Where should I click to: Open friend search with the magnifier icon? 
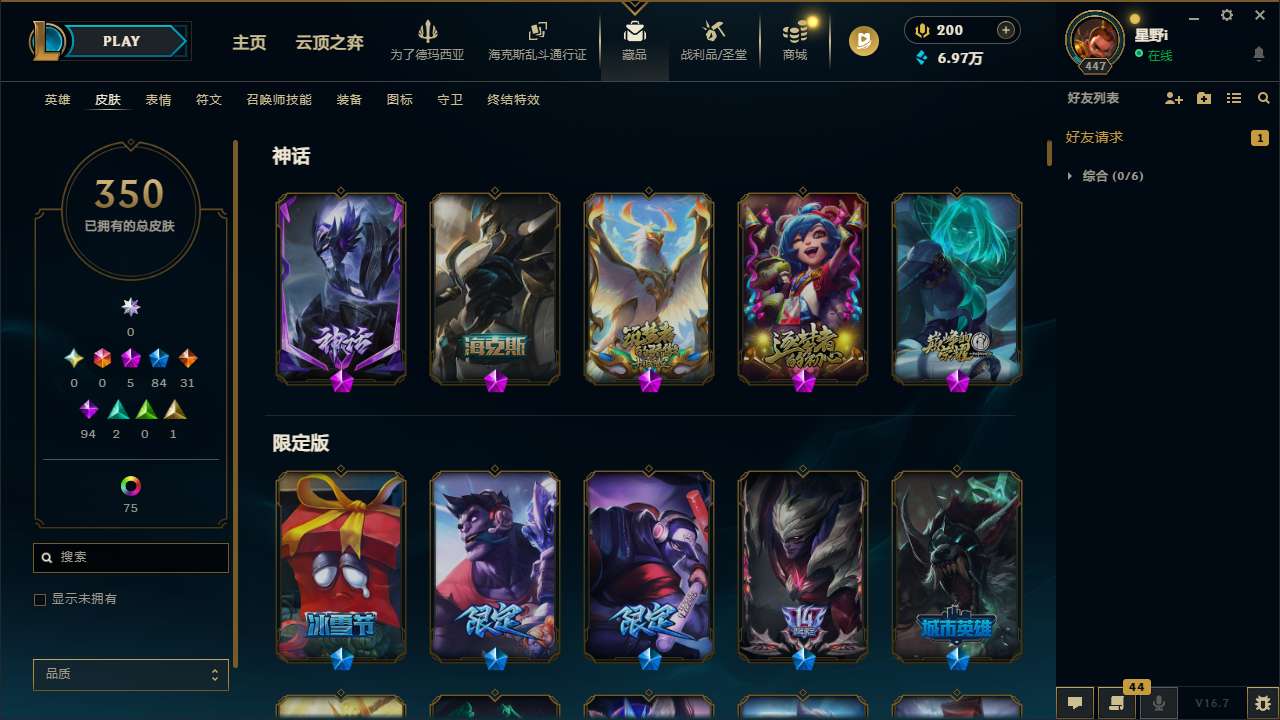tap(1264, 98)
